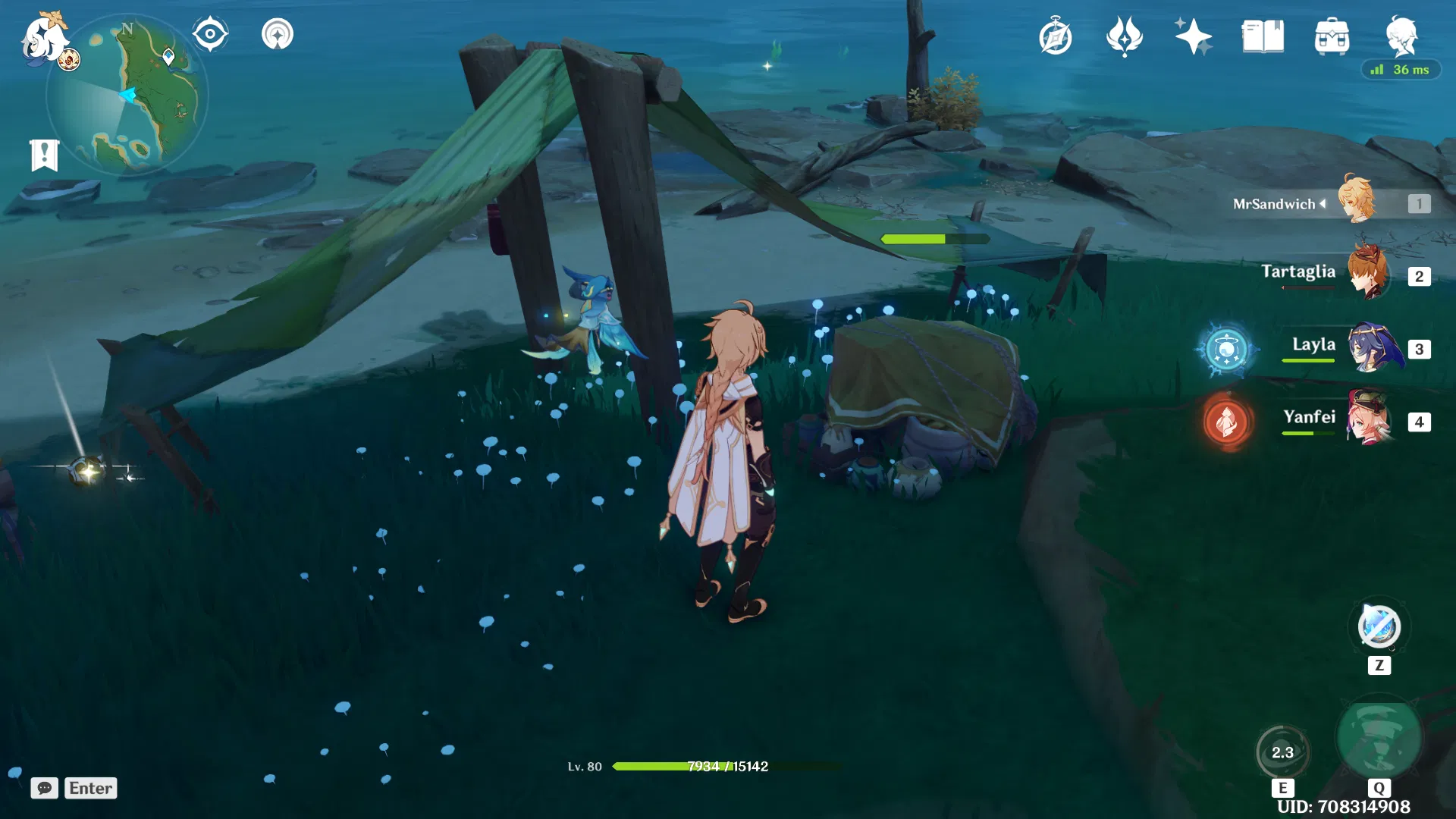Open the multiplayer co-op icon
The height and width of the screenshot is (819, 1456).
(x=277, y=34)
